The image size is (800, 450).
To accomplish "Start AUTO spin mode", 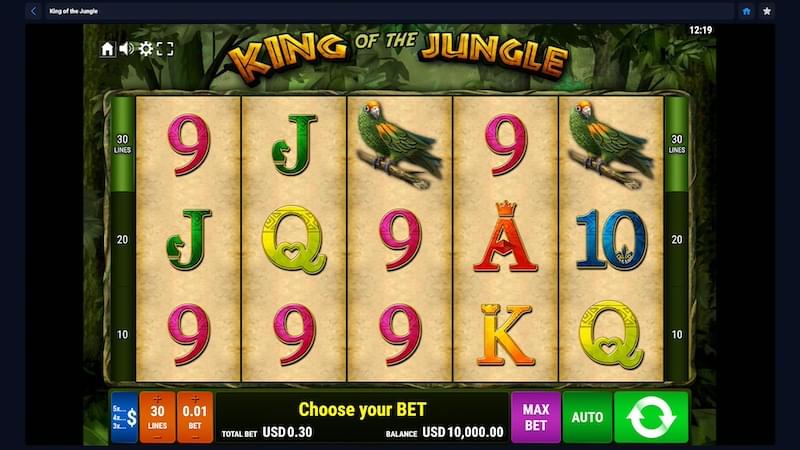I will [587, 417].
